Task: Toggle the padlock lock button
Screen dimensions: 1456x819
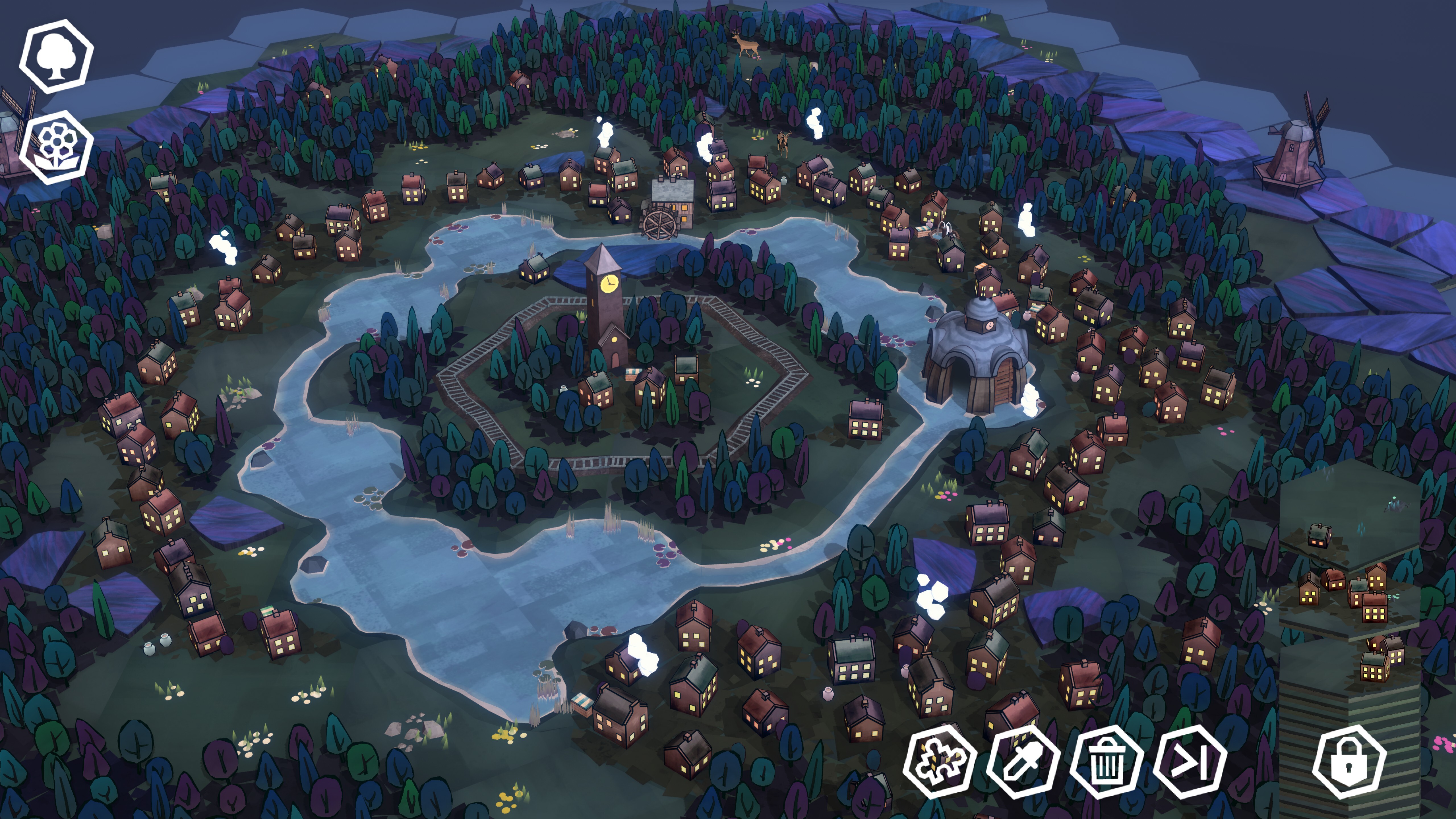Action: 1349,761
